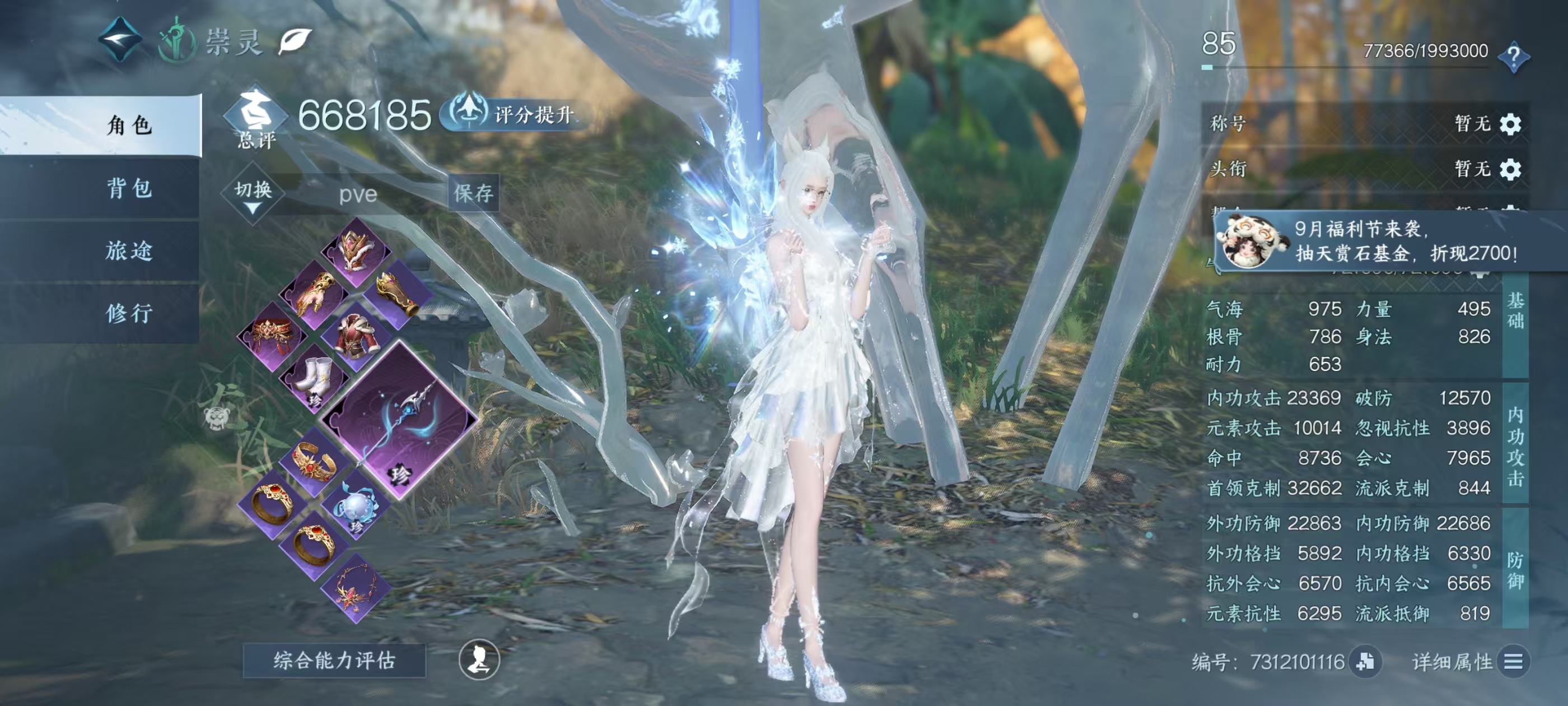Go to the 修行 tab
The image size is (1568, 706).
129,313
